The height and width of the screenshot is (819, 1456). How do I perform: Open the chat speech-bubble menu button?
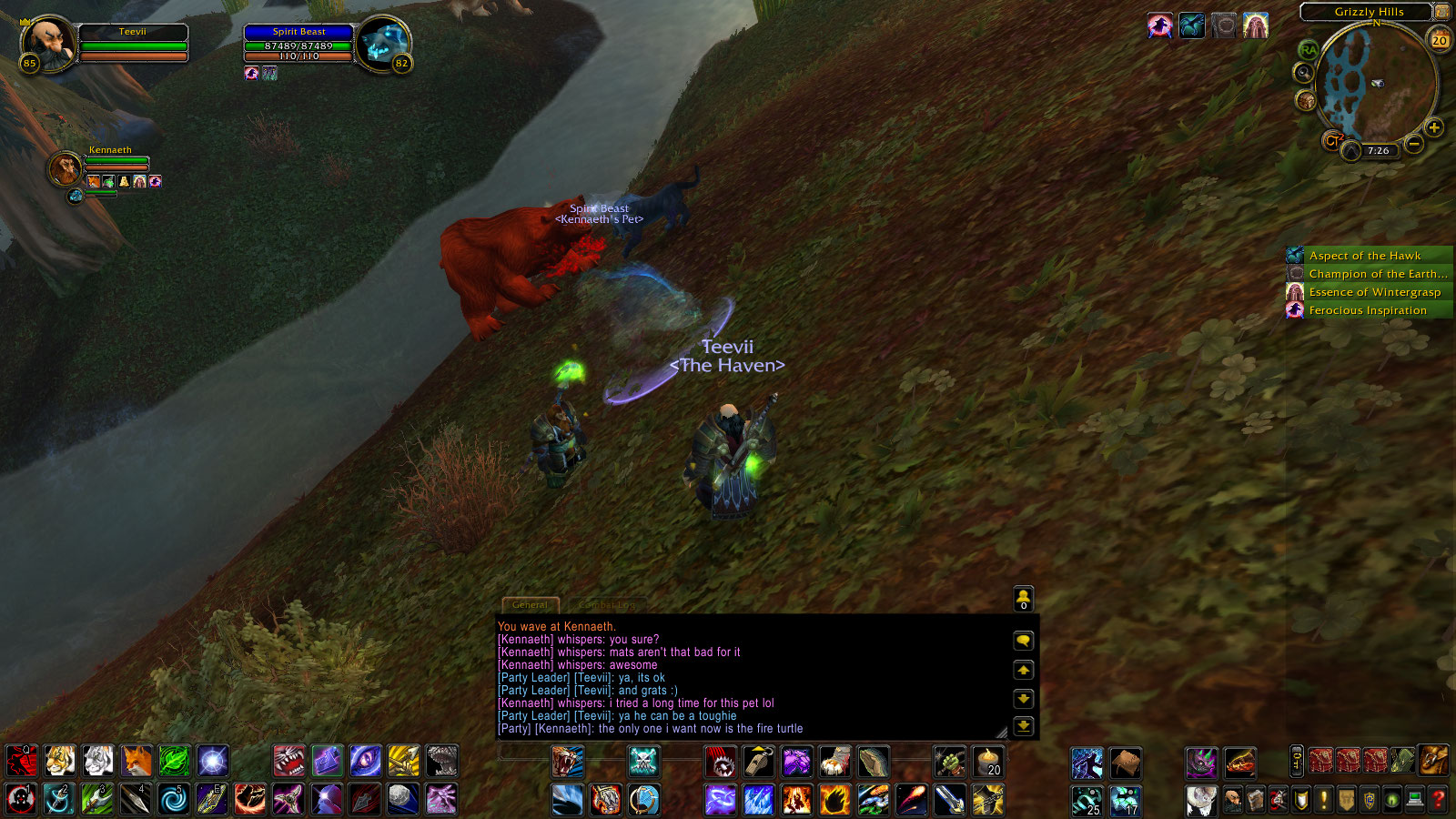click(x=1024, y=641)
